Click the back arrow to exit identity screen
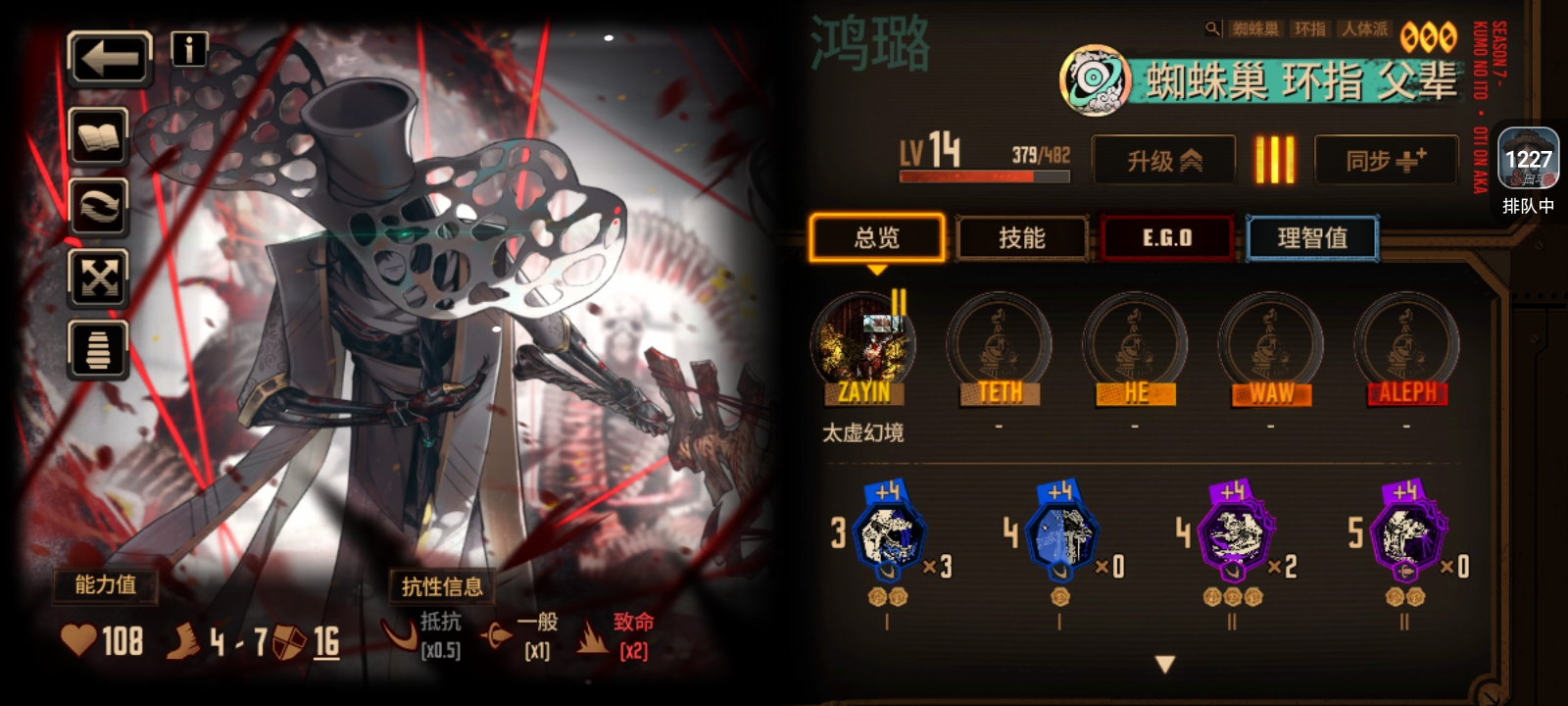Viewport: 1568px width, 706px height. pos(109,59)
